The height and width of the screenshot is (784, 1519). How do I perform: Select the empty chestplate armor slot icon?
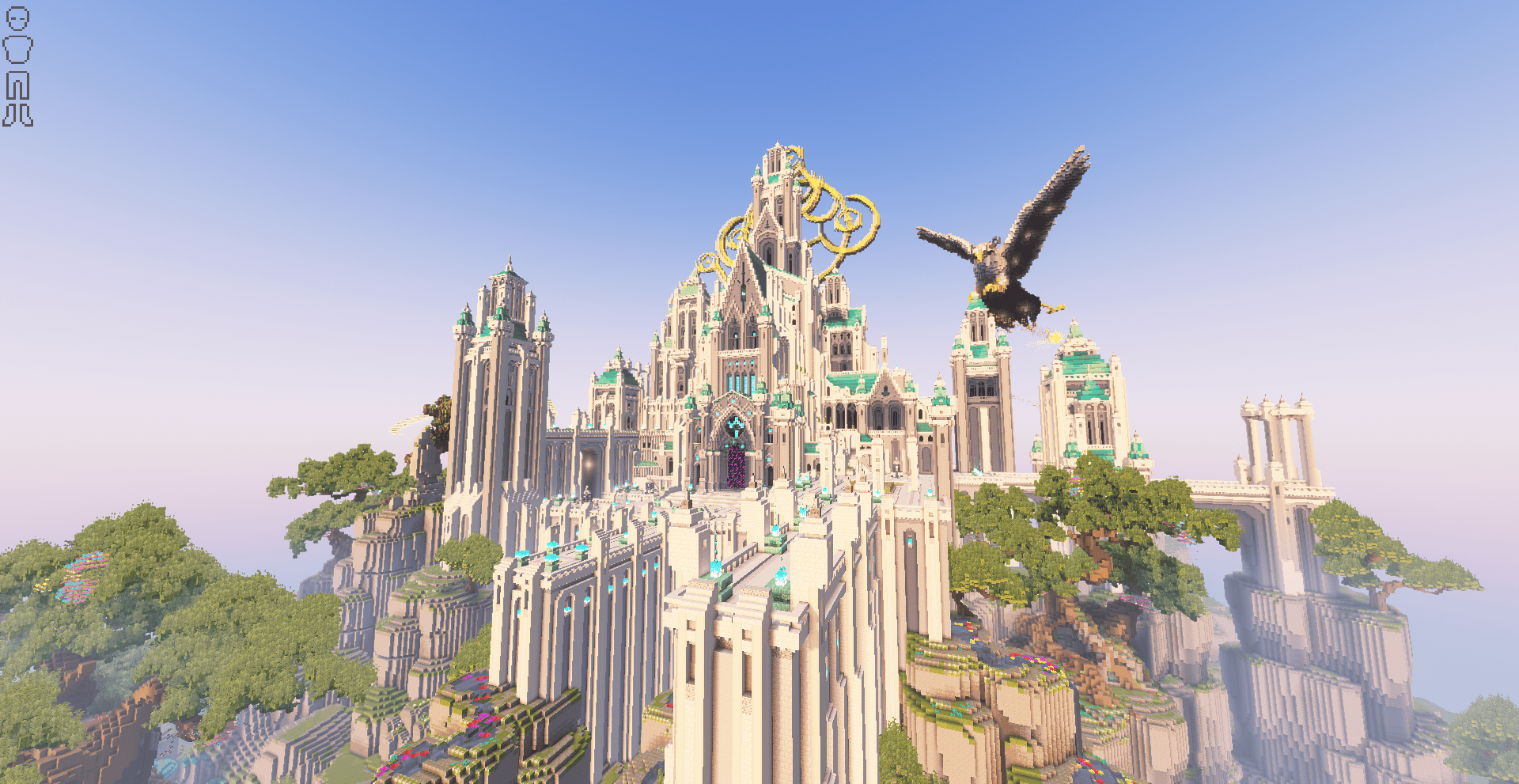[x=17, y=50]
